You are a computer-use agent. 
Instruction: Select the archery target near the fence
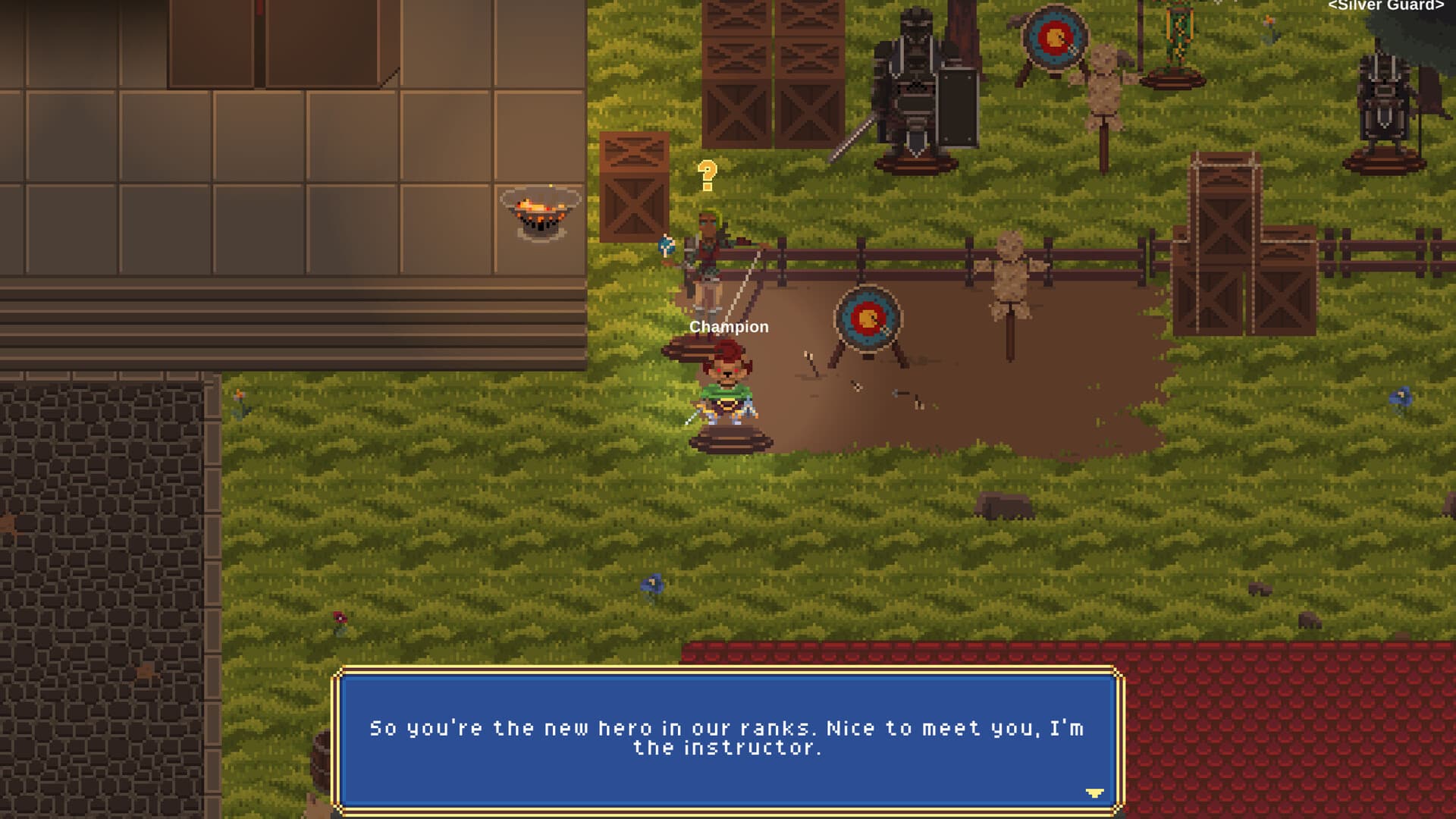pyautogui.click(x=867, y=318)
